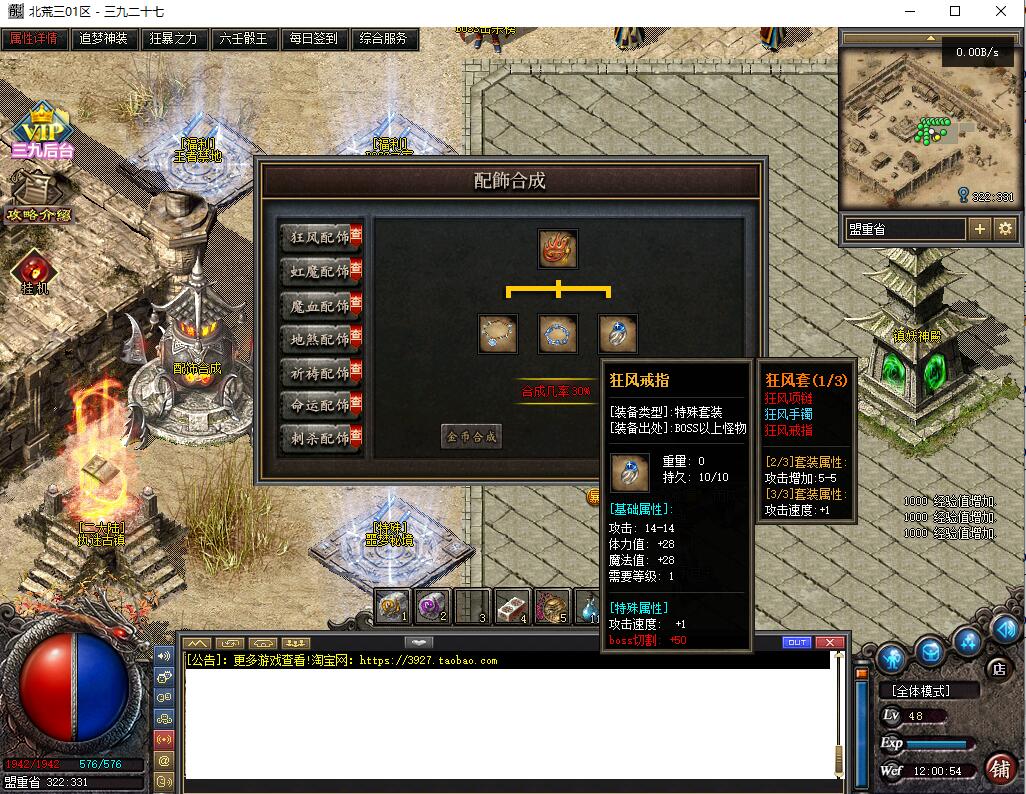Click the red flame result item slot

point(557,248)
